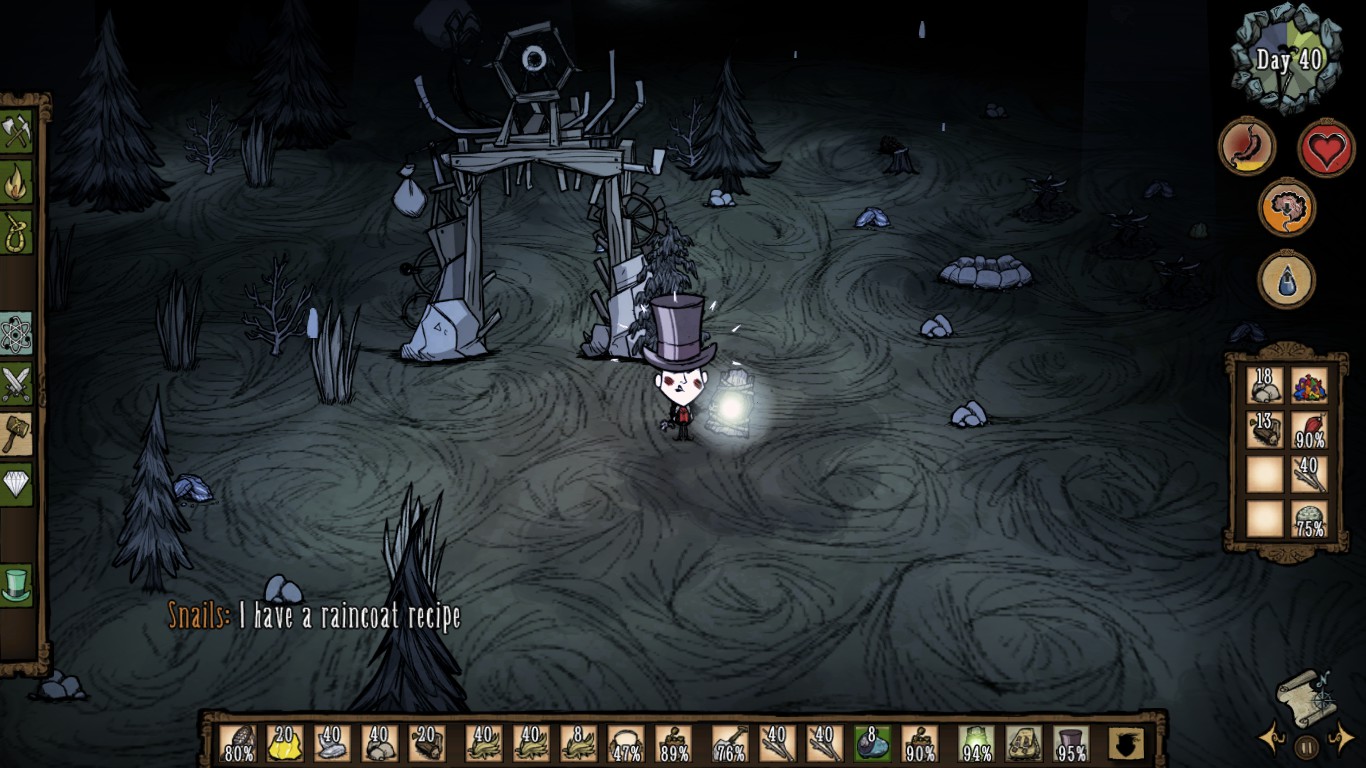Open the Light crafting tab with flame icon

(17, 182)
